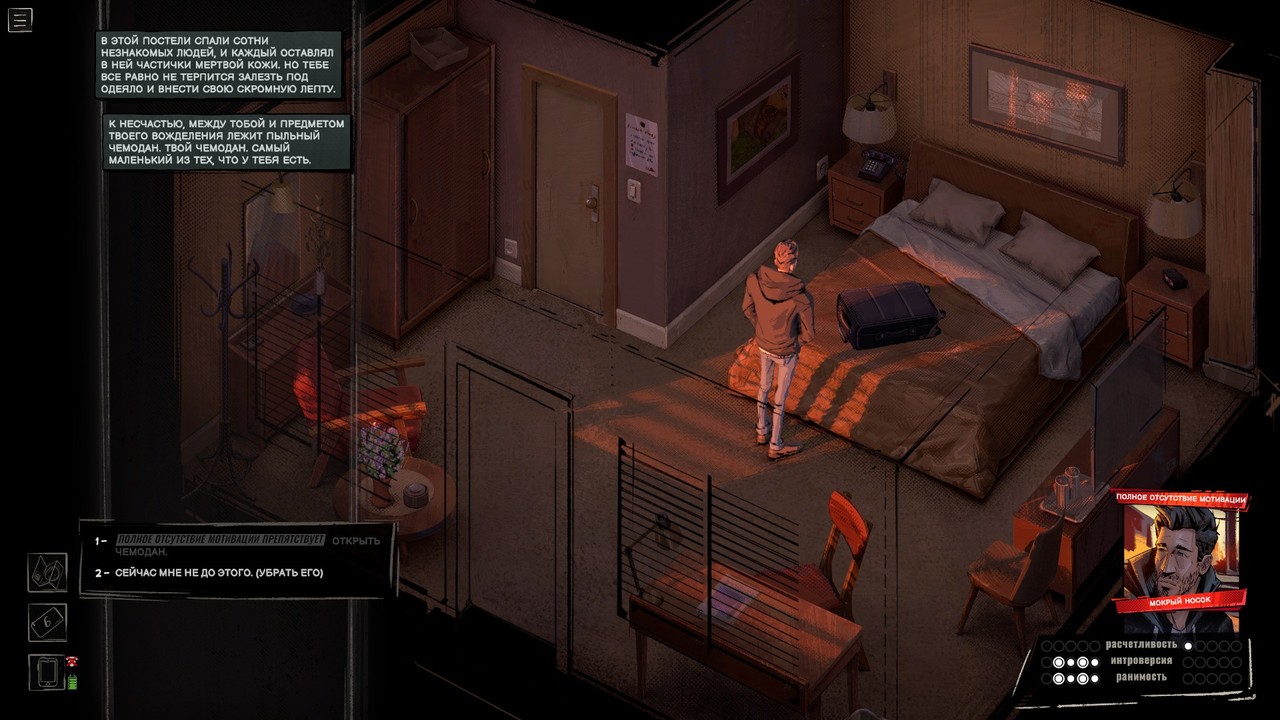This screenshot has width=1280, height=720.
Task: Click the character portrait of the protagonist
Action: [1179, 548]
